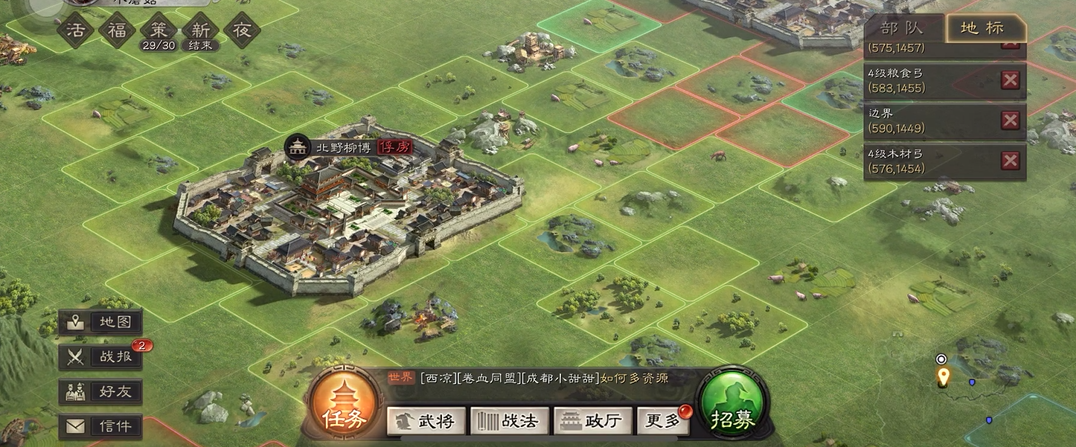Open the 好友 friends list
Image resolution: width=1076 pixels, height=447 pixels.
[x=100, y=391]
